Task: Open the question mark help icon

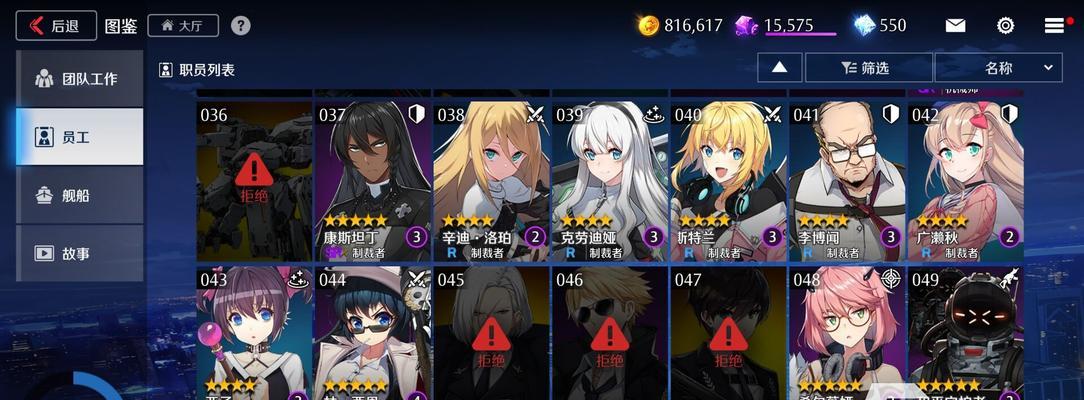Action: click(241, 25)
